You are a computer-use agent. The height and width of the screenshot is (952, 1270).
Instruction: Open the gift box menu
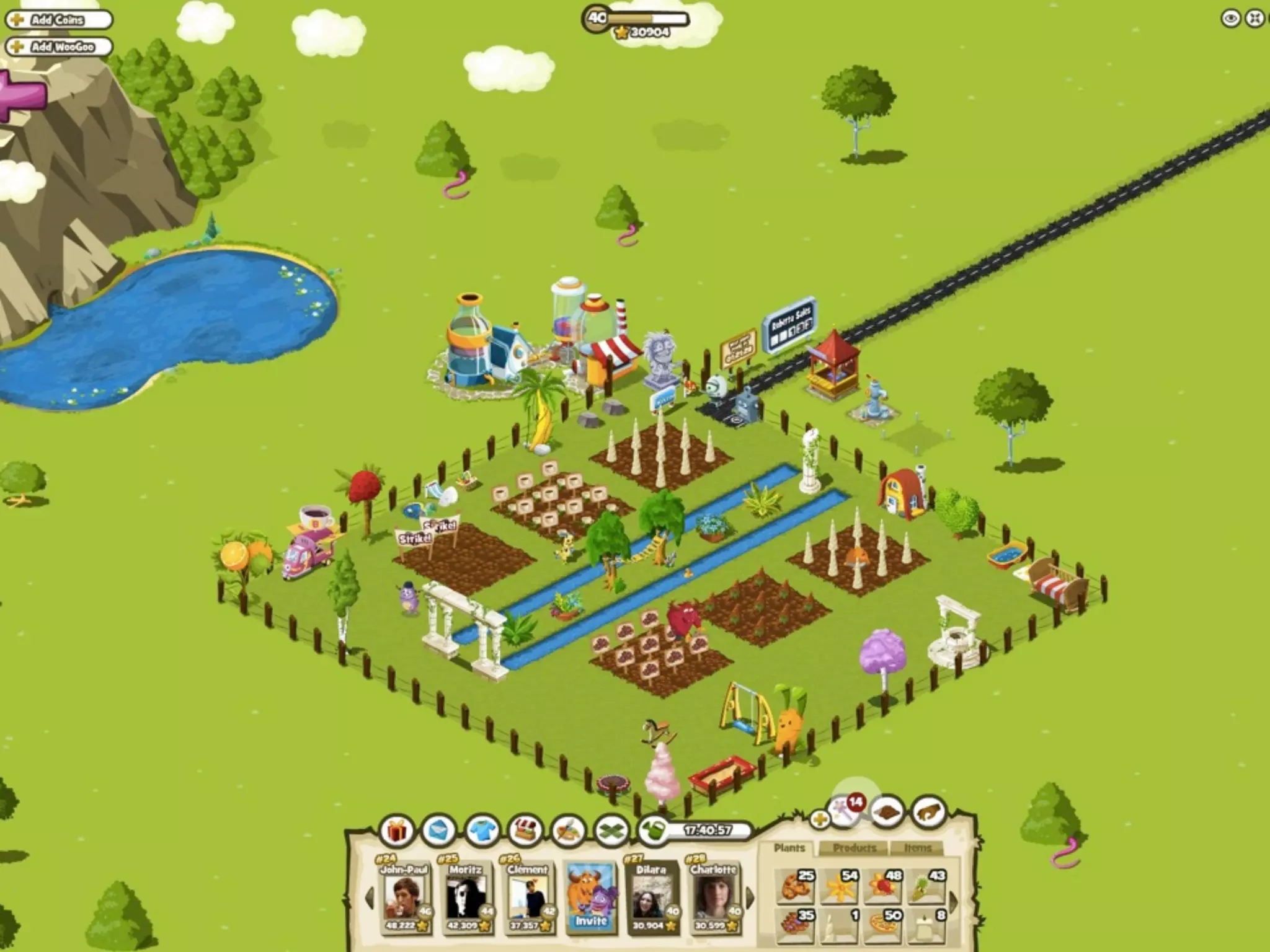pyautogui.click(x=397, y=831)
